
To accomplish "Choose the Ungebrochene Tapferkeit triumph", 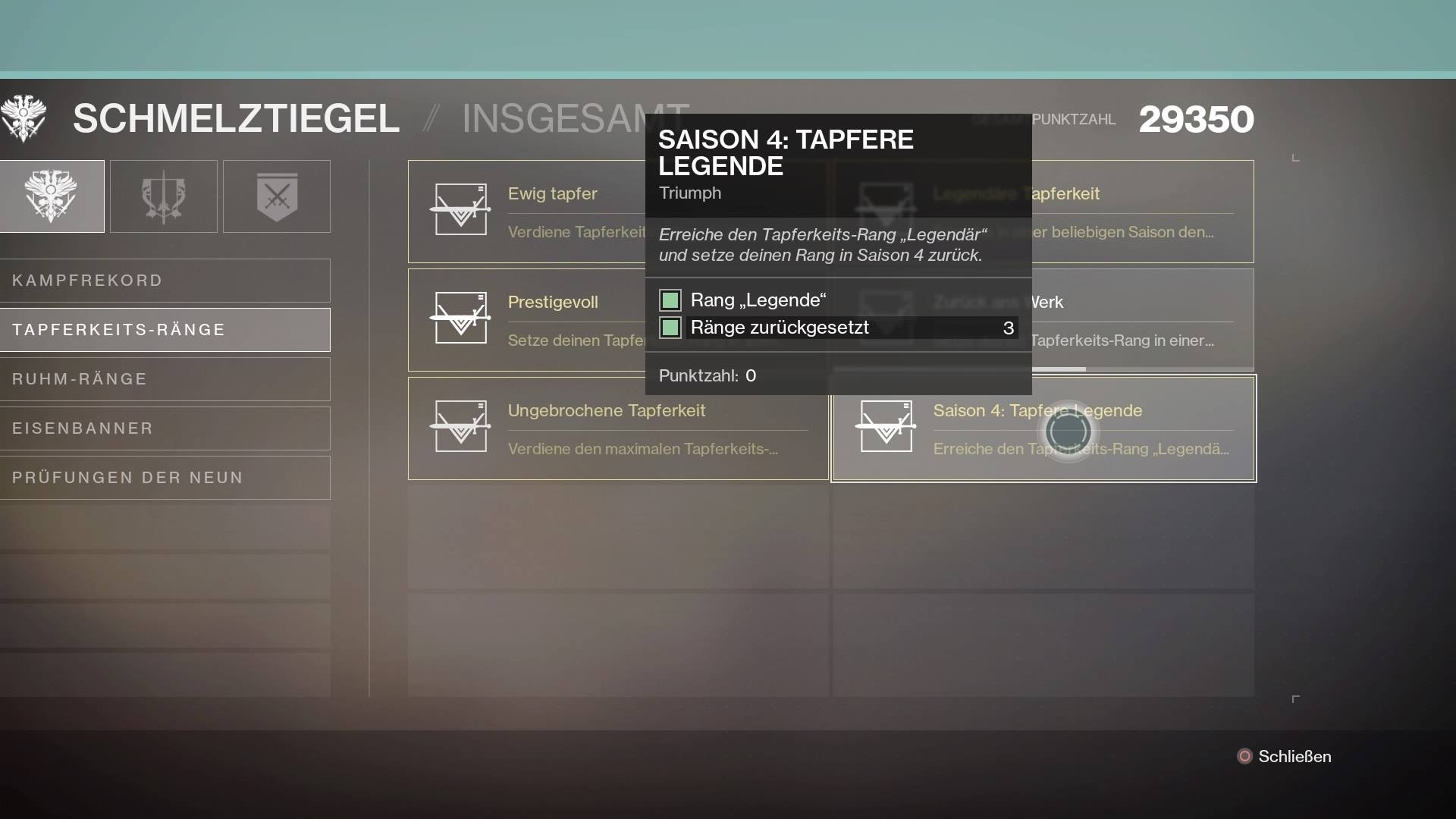I will (617, 428).
